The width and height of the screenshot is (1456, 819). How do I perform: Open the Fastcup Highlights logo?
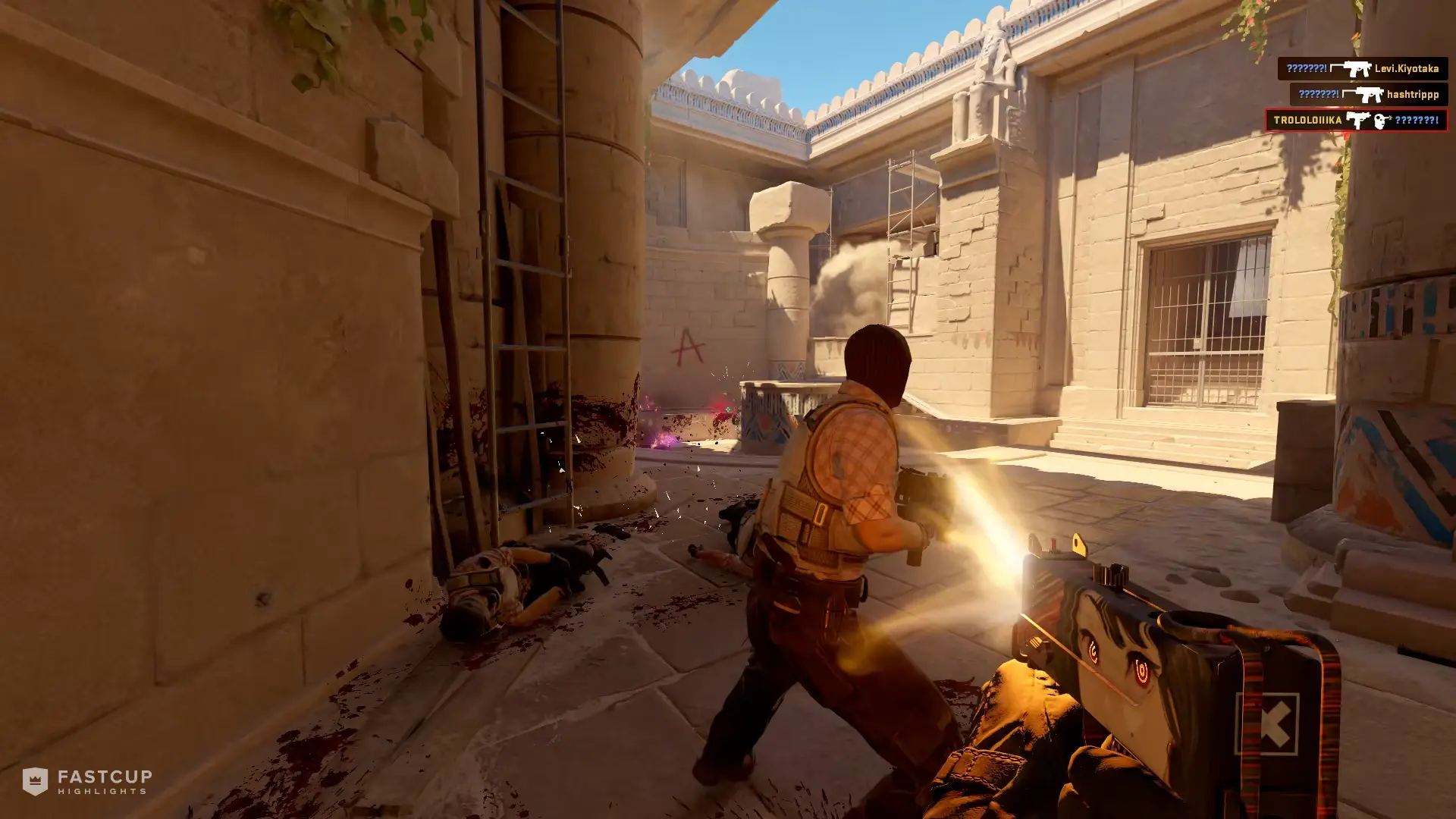coord(87,781)
